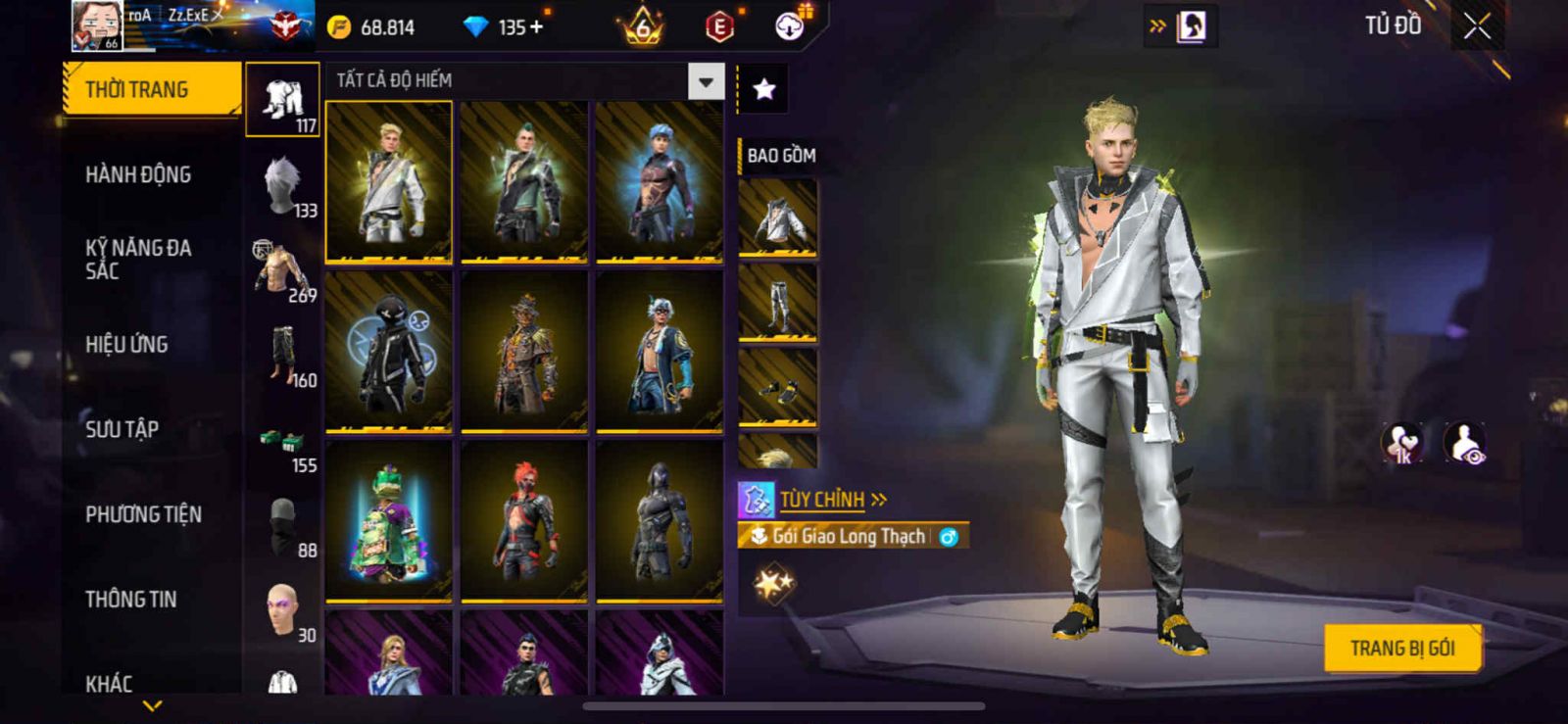The width and height of the screenshot is (1568, 724).
Task: Add diamonds with the plus button
Action: coord(536,27)
